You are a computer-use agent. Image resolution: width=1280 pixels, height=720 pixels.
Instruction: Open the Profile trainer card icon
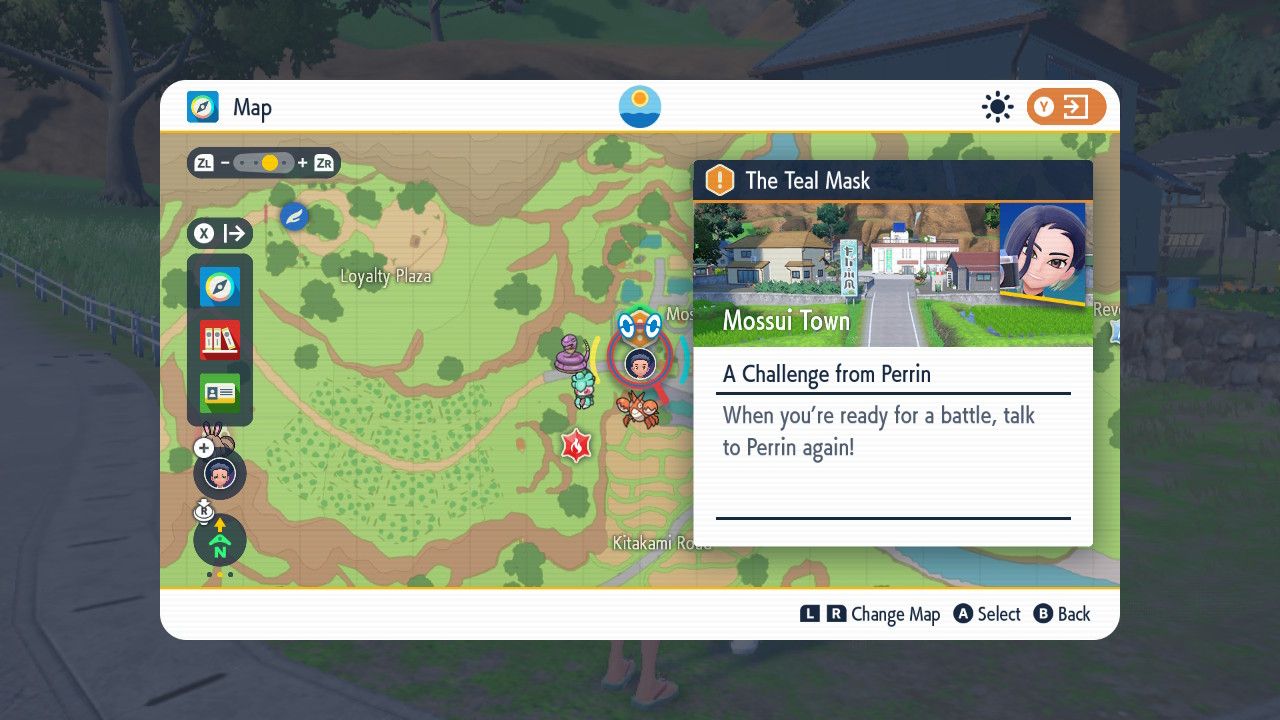pyautogui.click(x=220, y=393)
